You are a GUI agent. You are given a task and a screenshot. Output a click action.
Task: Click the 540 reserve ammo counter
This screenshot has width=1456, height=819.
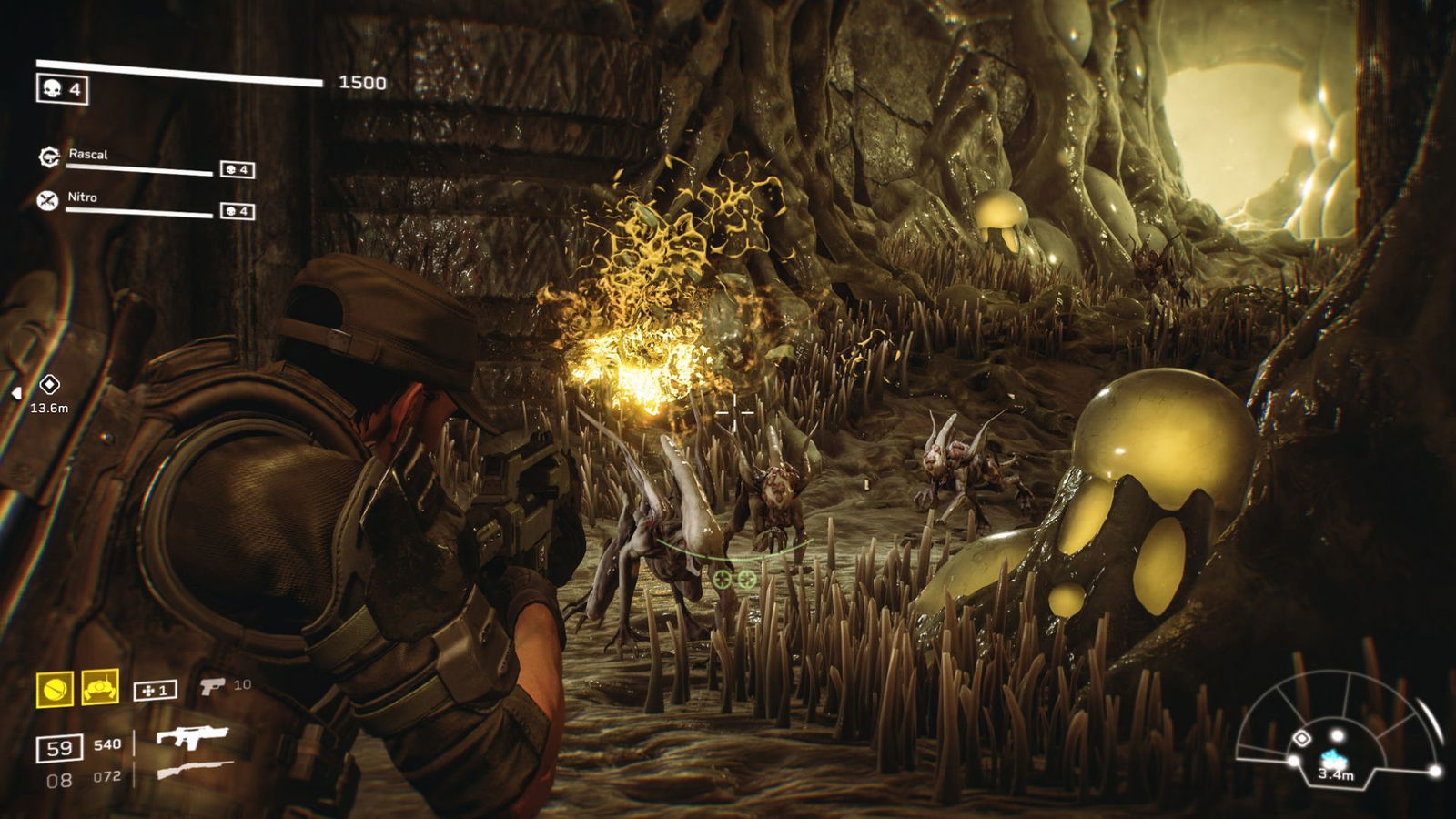coord(107,743)
